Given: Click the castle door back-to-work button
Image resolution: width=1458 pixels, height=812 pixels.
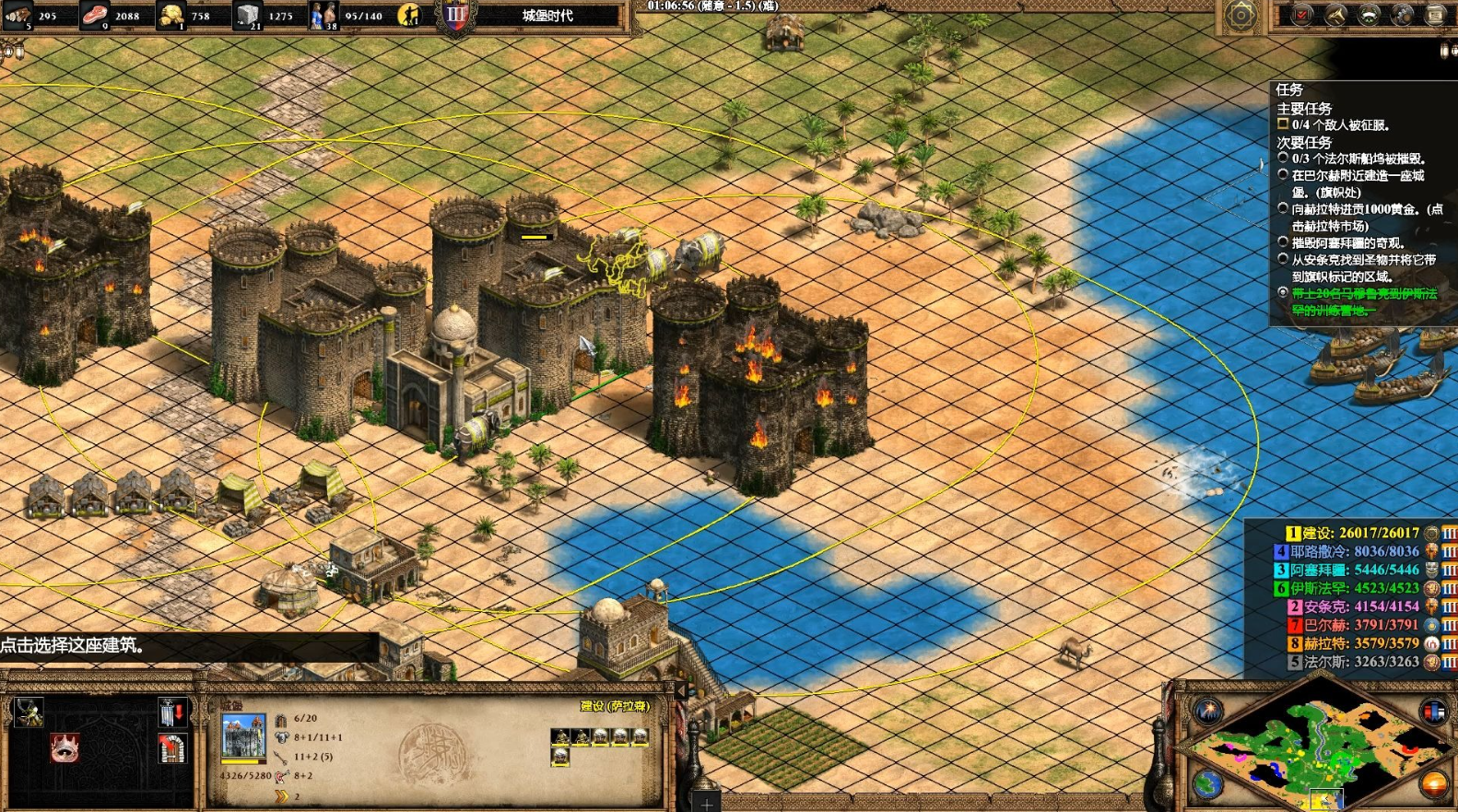Looking at the screenshot, I should (x=171, y=747).
